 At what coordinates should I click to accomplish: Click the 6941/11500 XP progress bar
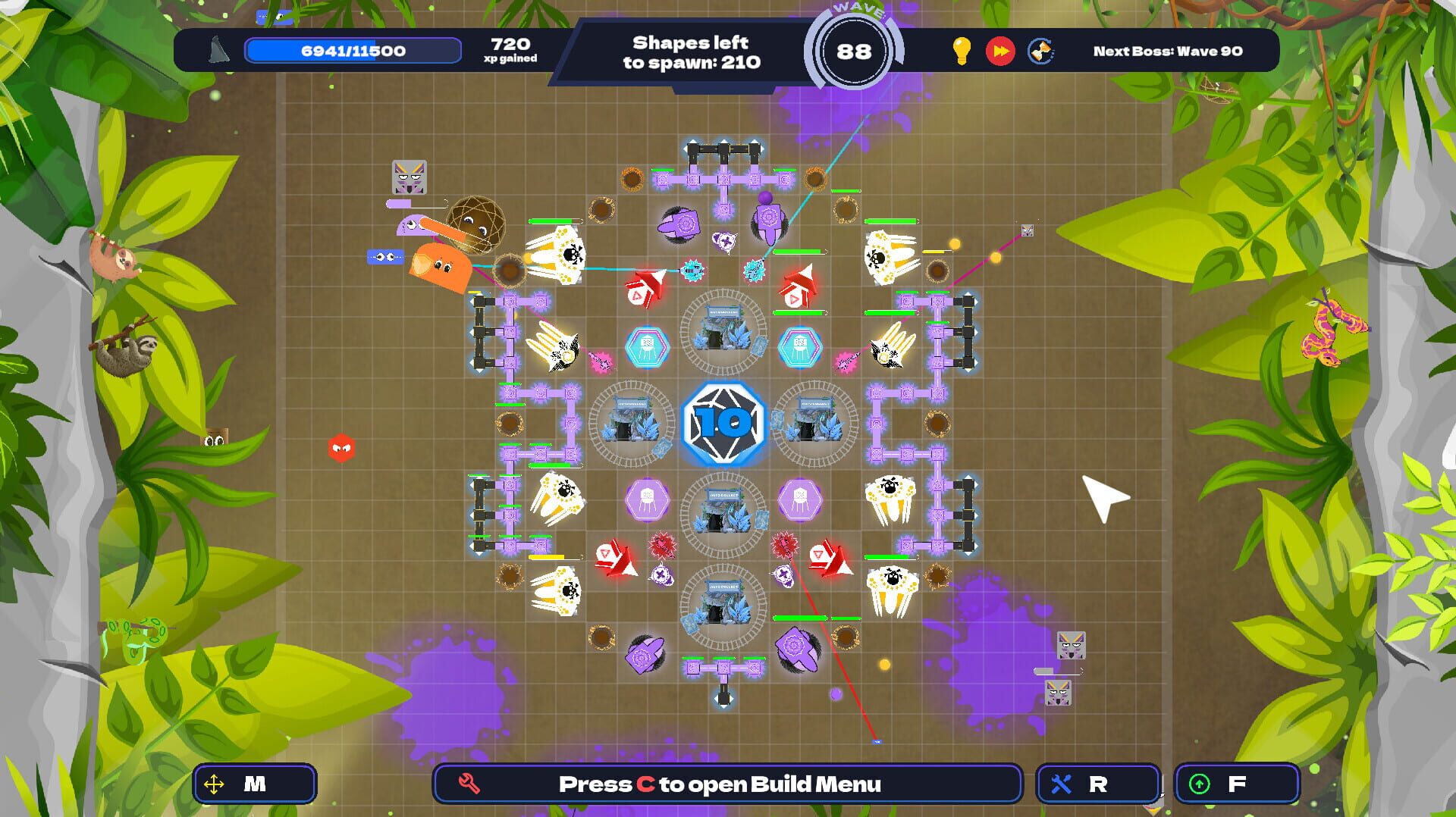[x=351, y=50]
